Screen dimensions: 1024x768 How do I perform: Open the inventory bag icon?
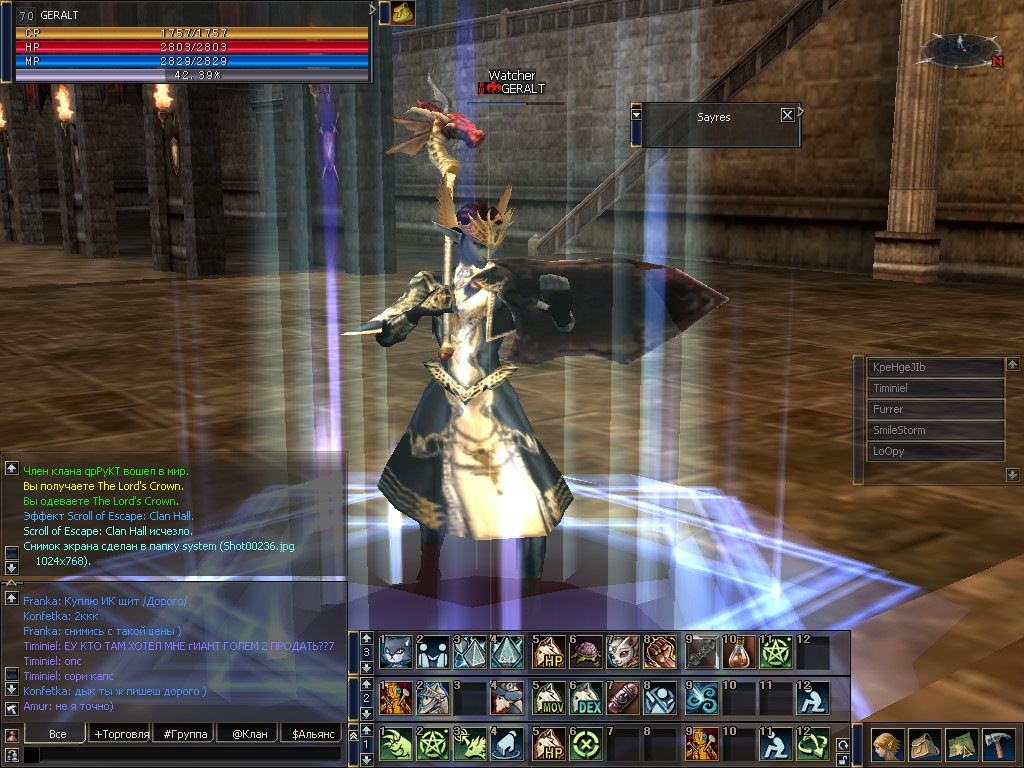pyautogui.click(x=924, y=745)
